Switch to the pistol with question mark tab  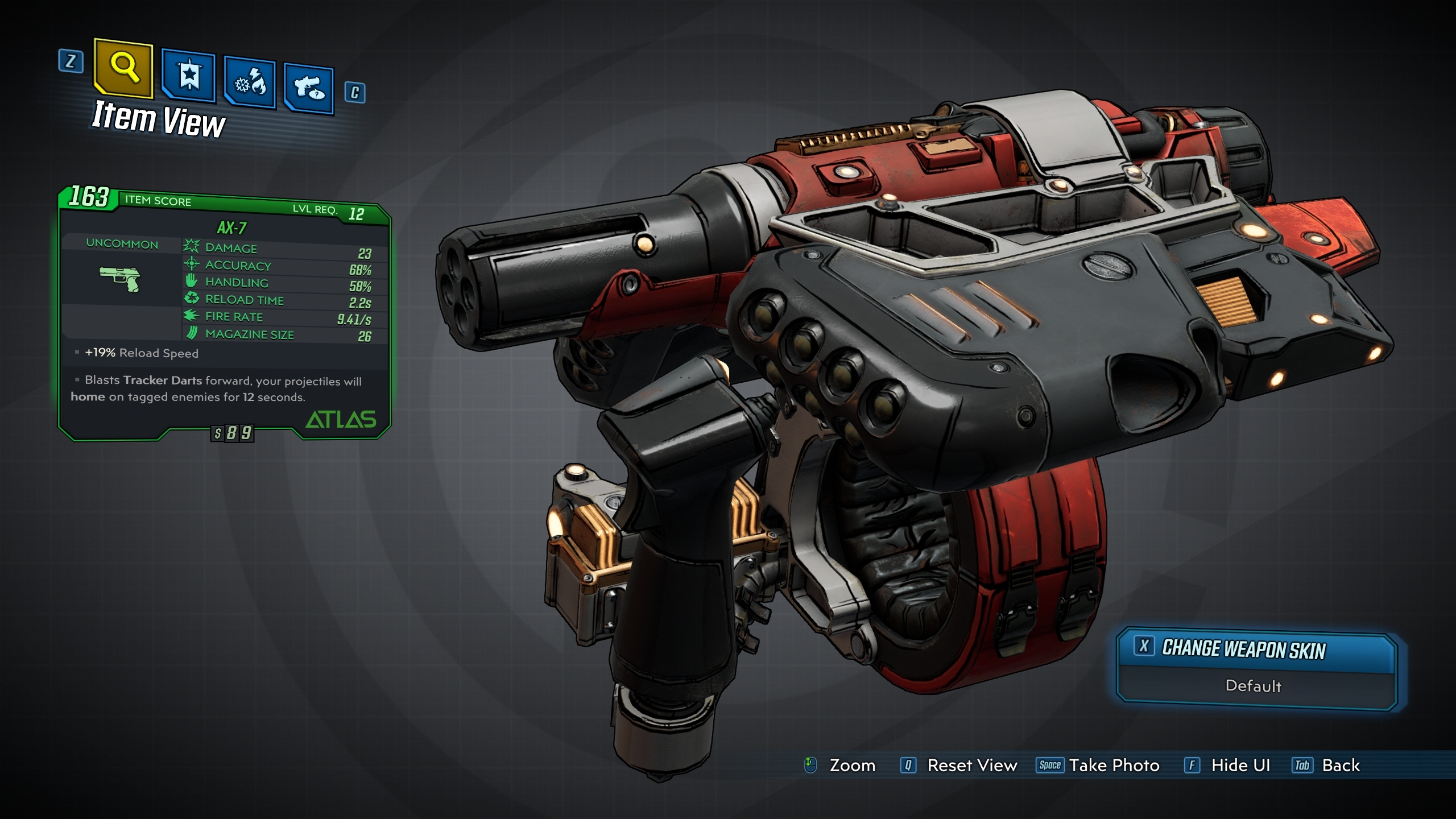[x=309, y=89]
